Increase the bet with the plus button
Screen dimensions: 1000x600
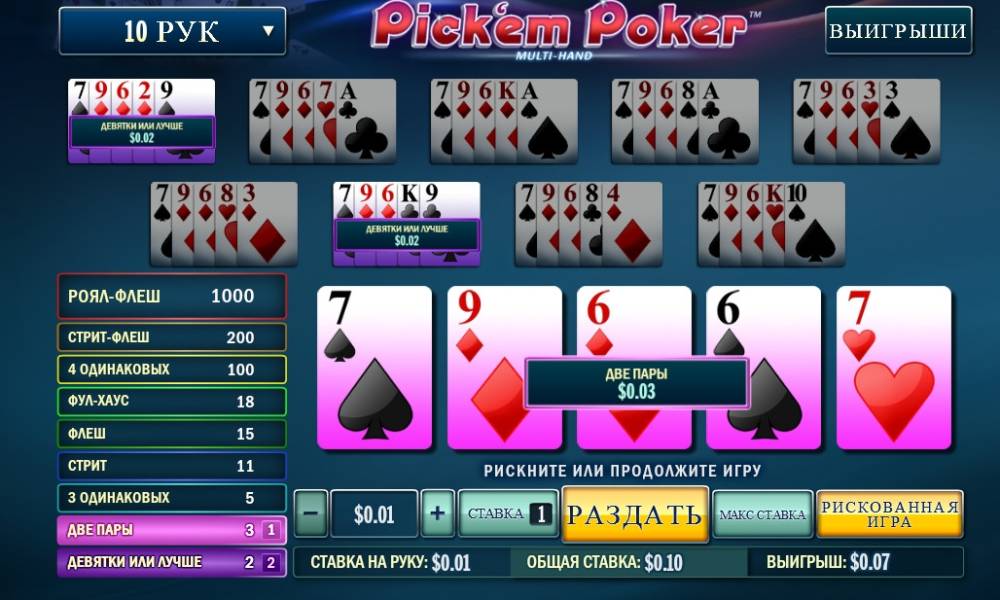pyautogui.click(x=437, y=515)
